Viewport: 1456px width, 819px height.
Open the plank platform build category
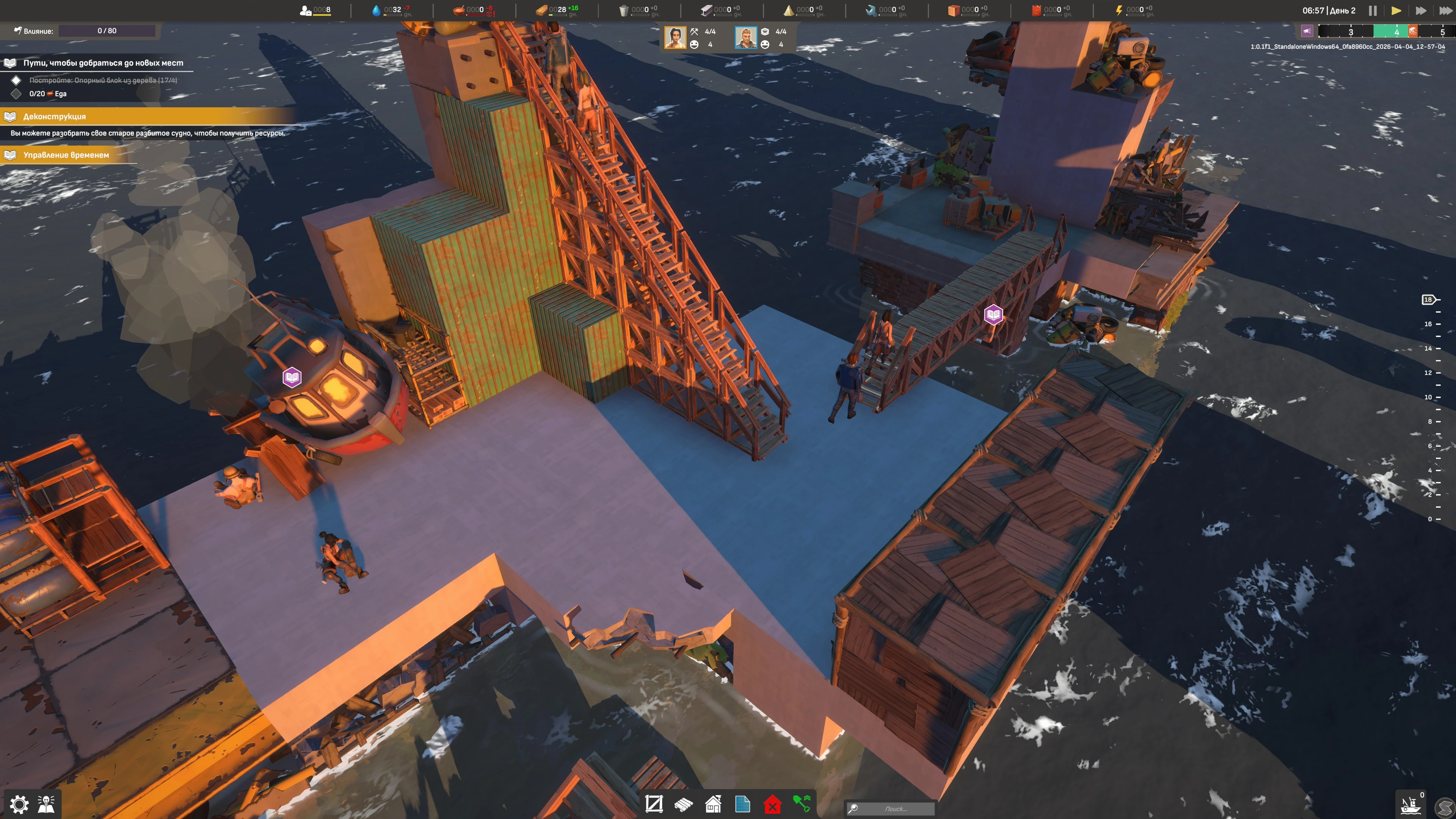point(683,803)
